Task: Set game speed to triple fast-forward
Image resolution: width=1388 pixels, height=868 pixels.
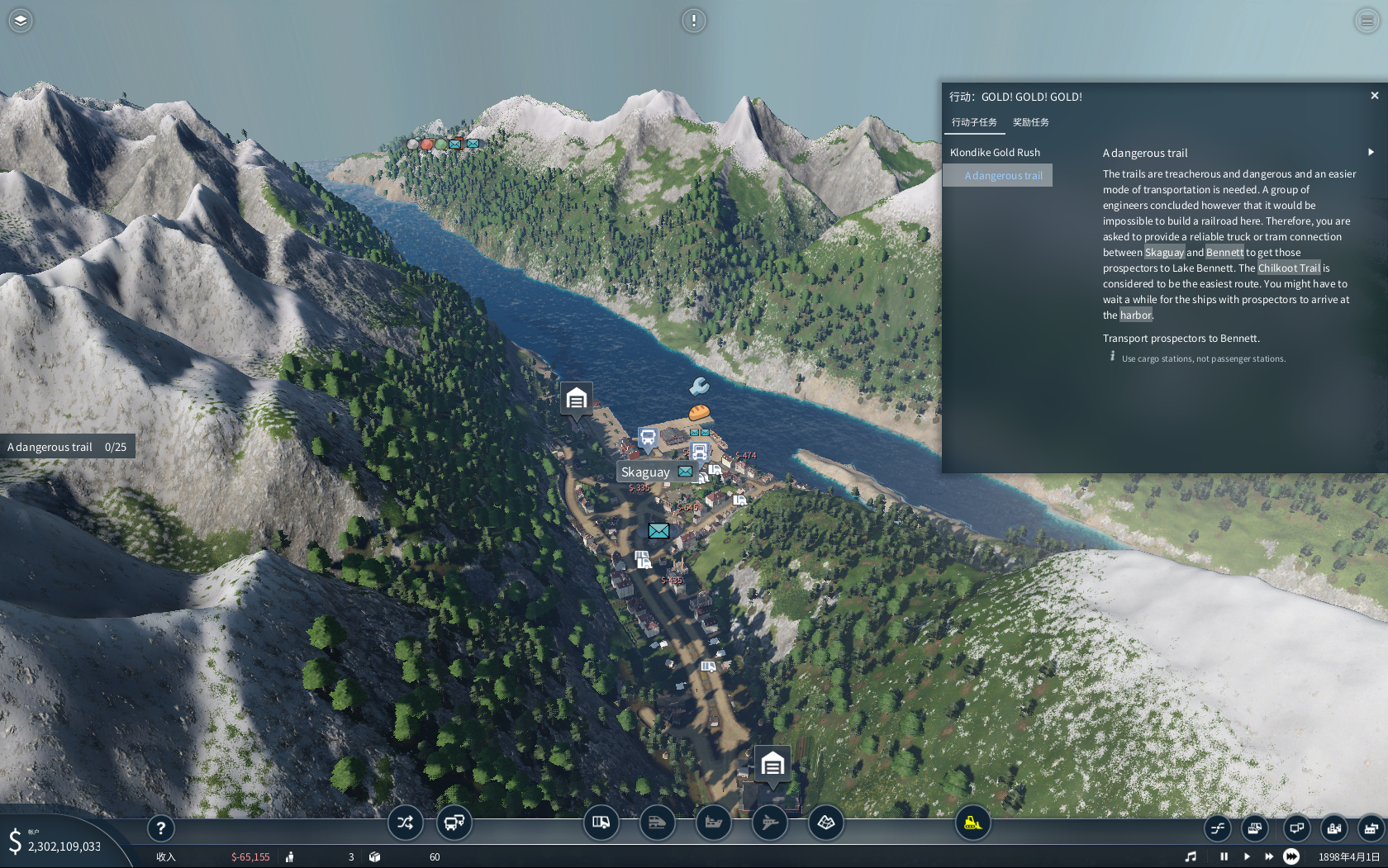Action: [1291, 856]
